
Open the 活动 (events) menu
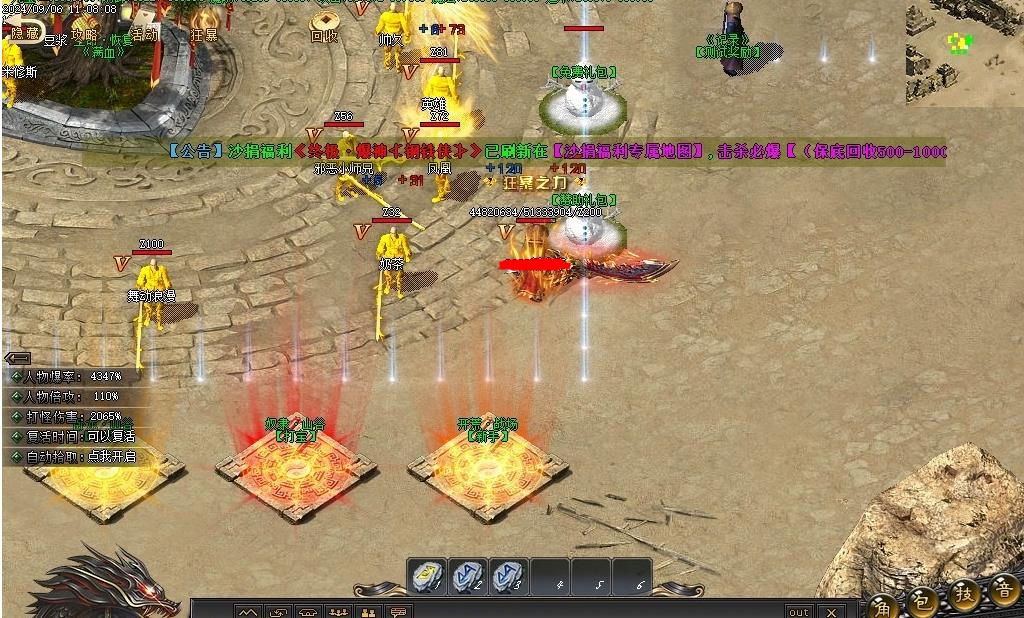tap(144, 33)
